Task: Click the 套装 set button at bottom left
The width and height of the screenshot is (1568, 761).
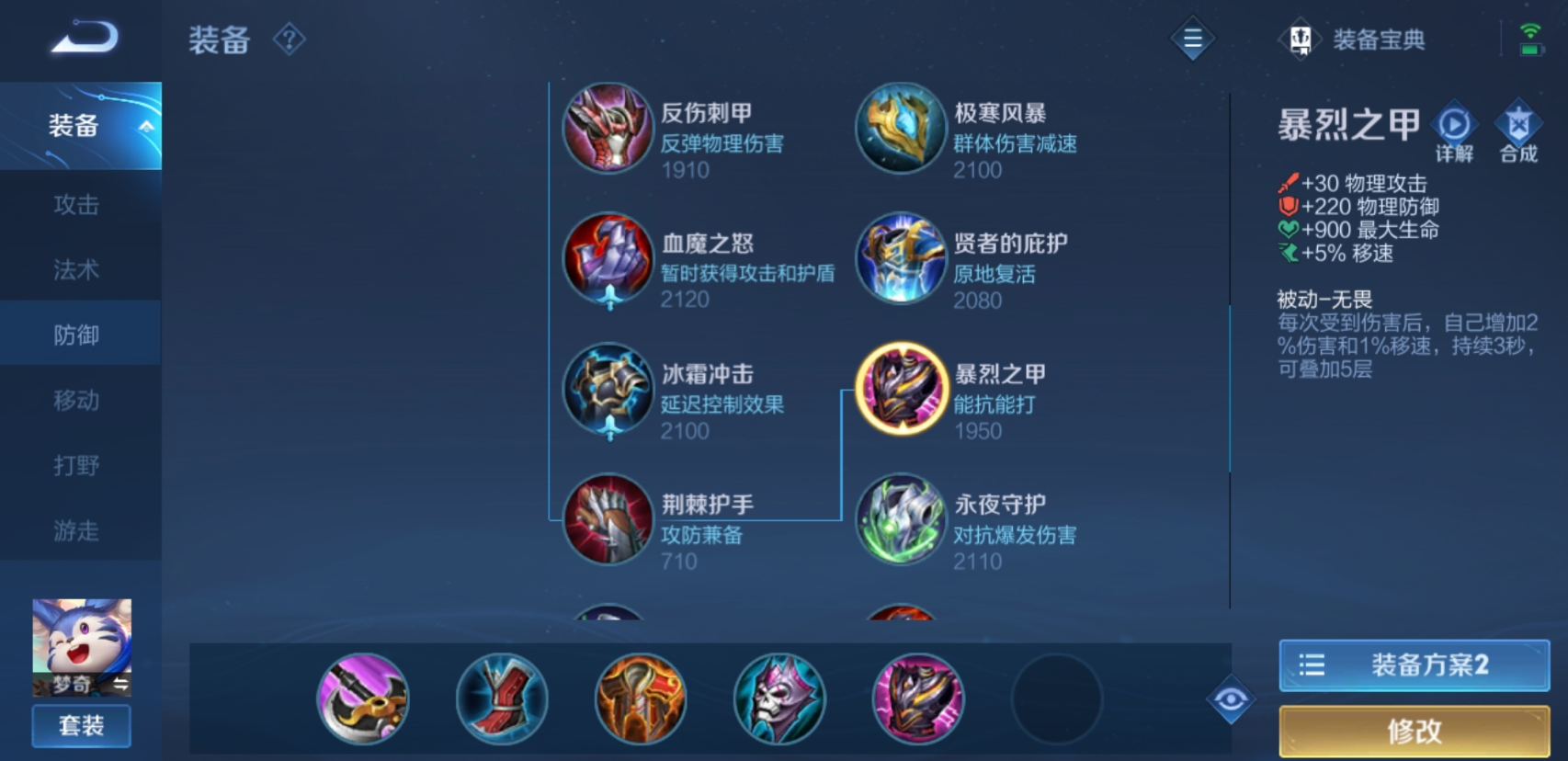Action: [81, 725]
